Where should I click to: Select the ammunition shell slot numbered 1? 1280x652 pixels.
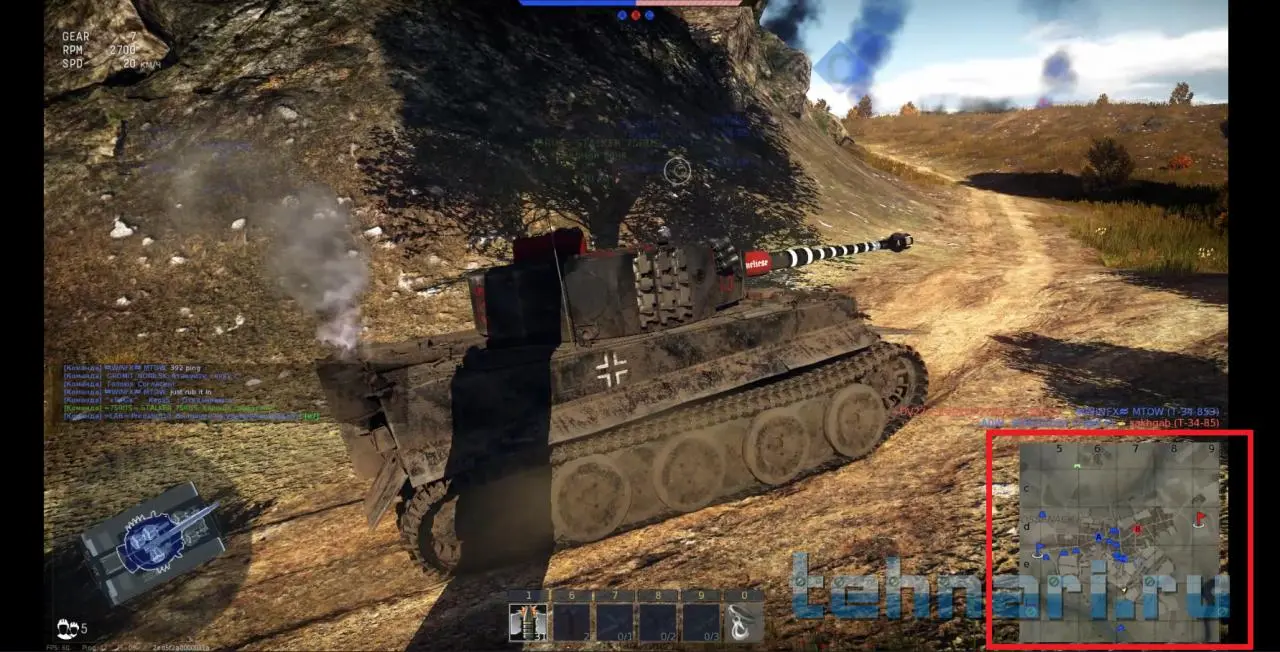527,621
